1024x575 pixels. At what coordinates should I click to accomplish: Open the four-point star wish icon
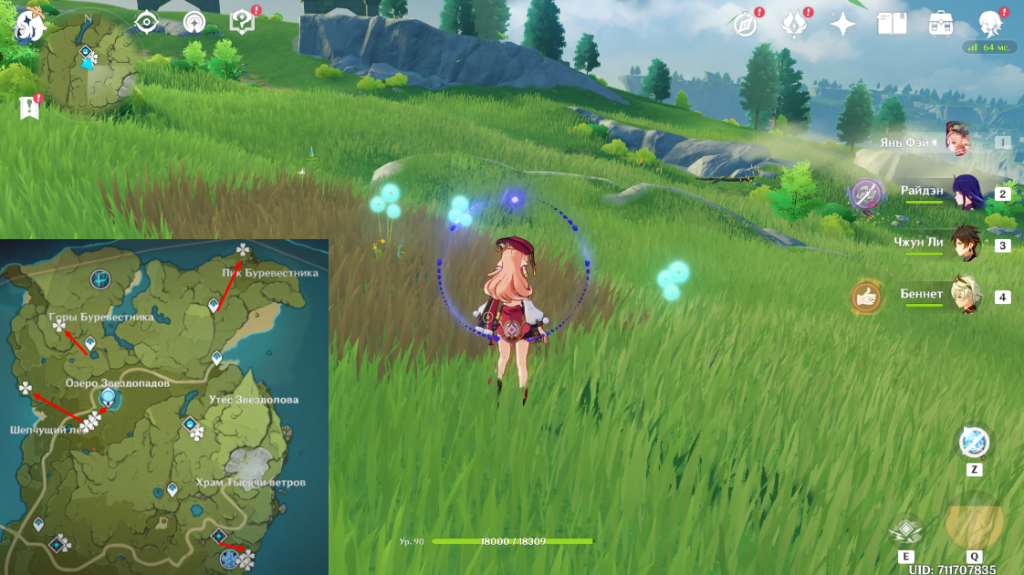tap(843, 24)
